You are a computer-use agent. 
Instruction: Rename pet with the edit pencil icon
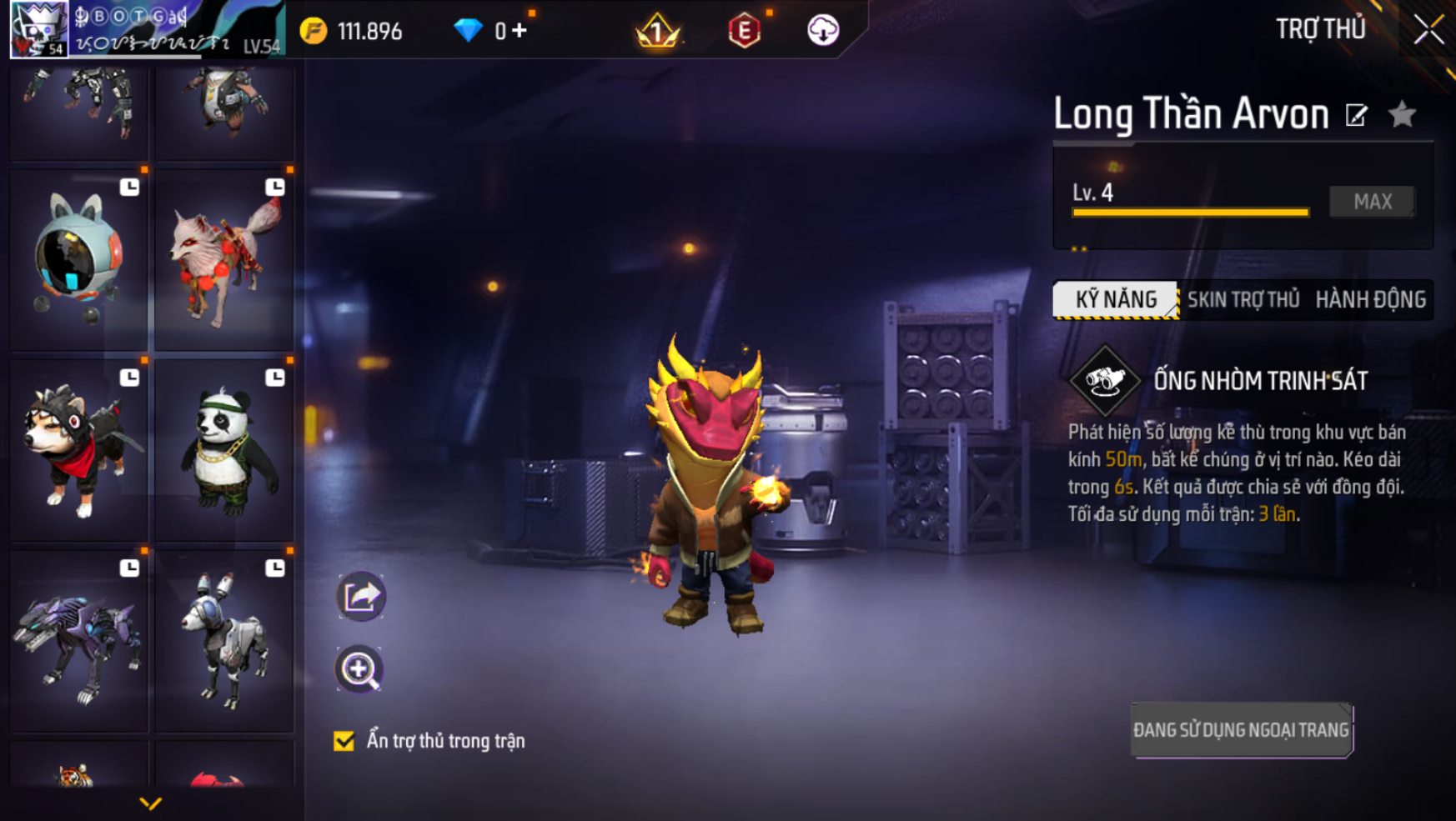[1357, 115]
